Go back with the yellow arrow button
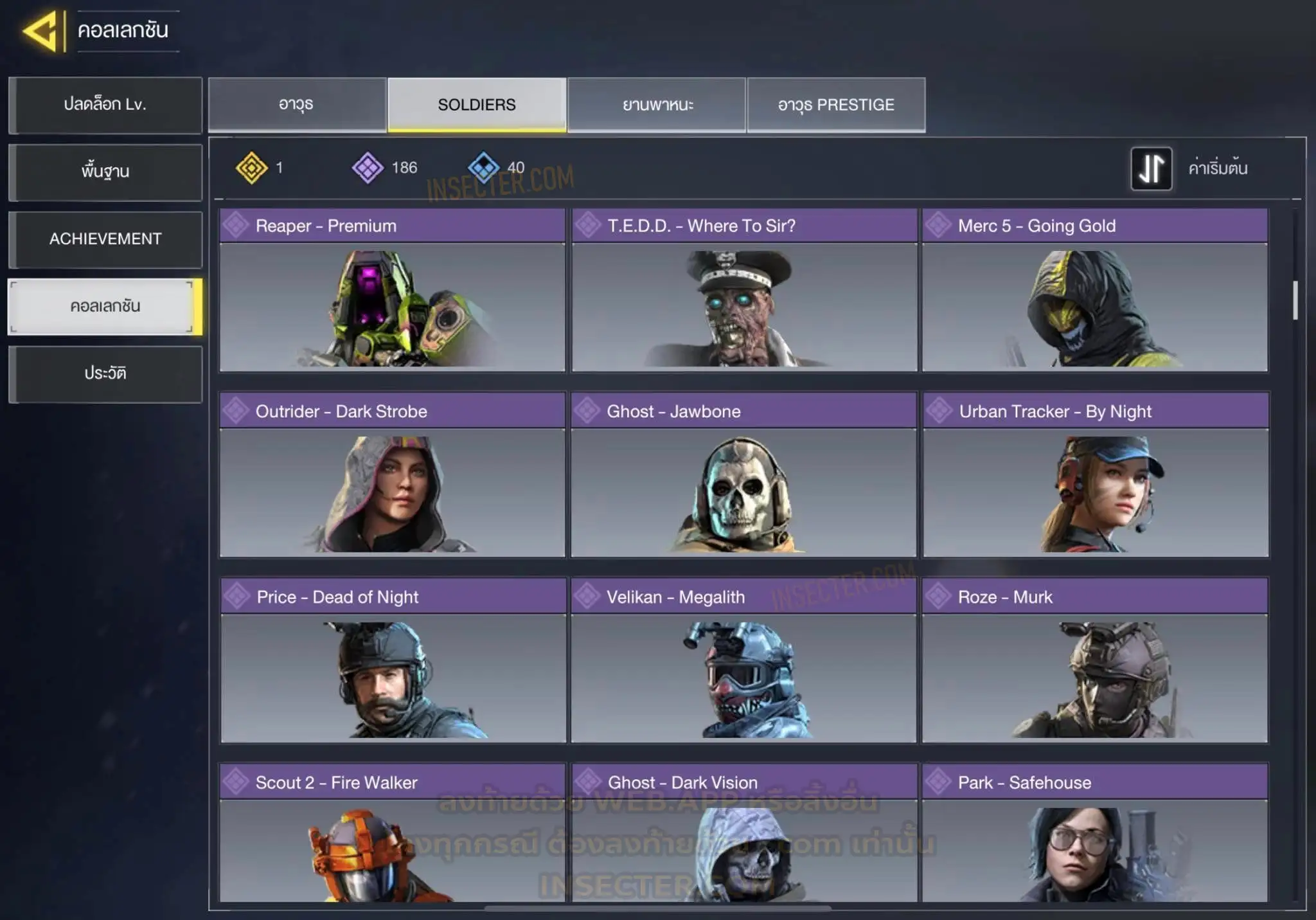This screenshot has width=1316, height=920. coord(41,31)
